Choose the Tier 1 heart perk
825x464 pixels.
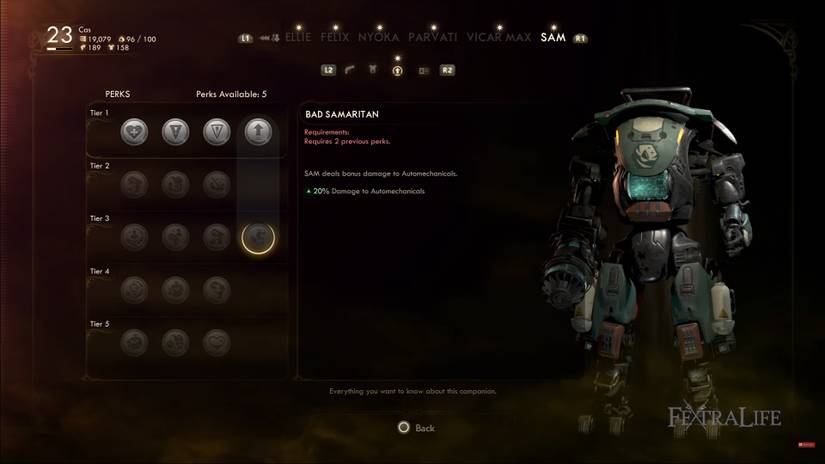click(134, 131)
